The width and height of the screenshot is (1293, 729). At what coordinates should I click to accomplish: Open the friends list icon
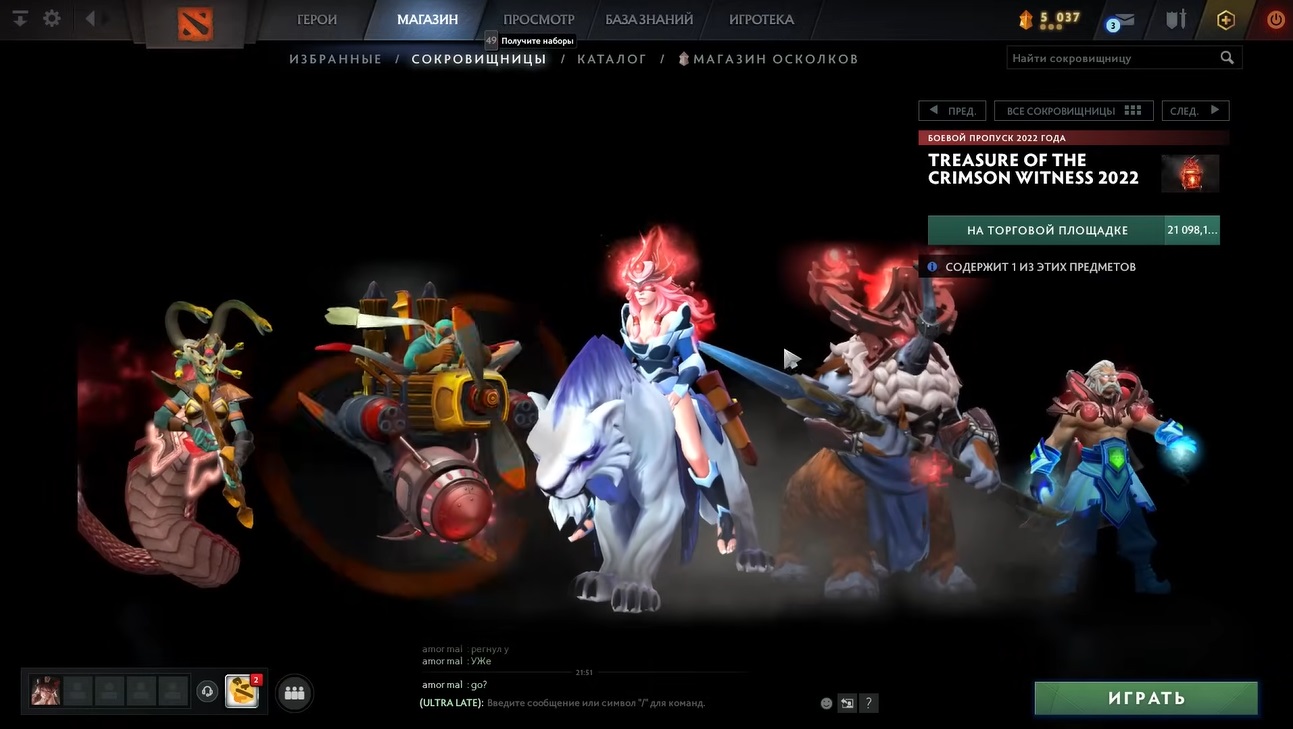294,692
